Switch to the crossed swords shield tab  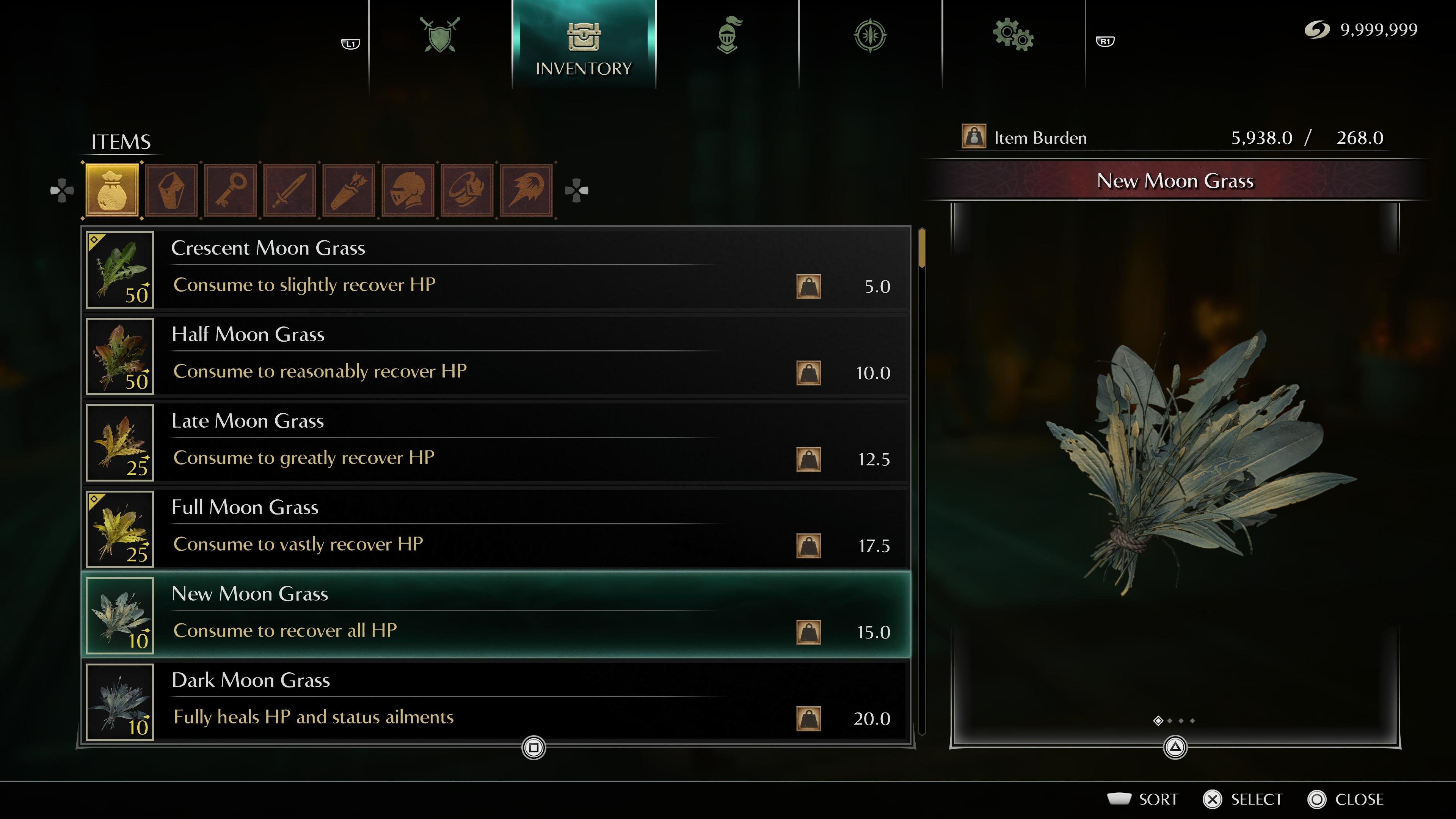[440, 35]
